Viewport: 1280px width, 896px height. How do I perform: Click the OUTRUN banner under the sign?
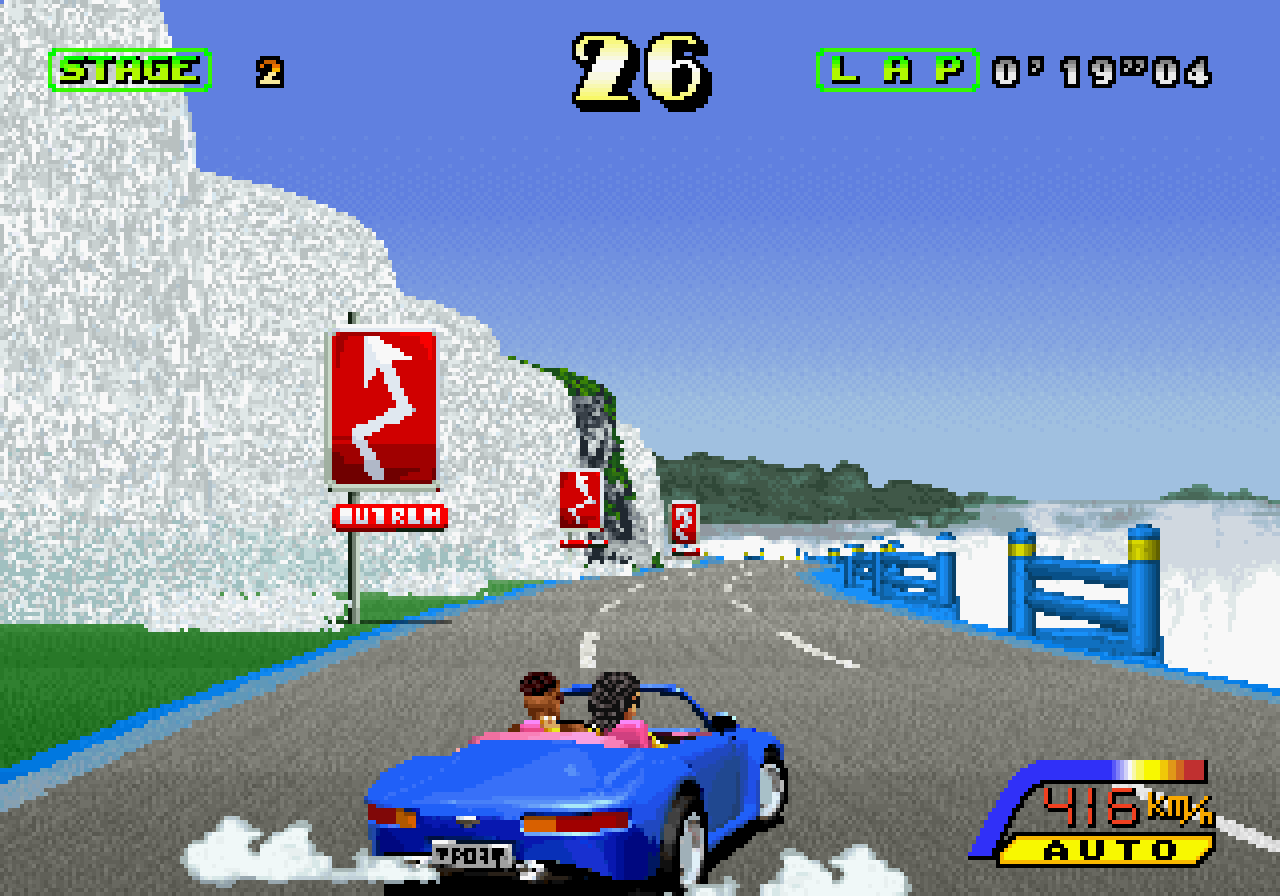click(x=388, y=514)
